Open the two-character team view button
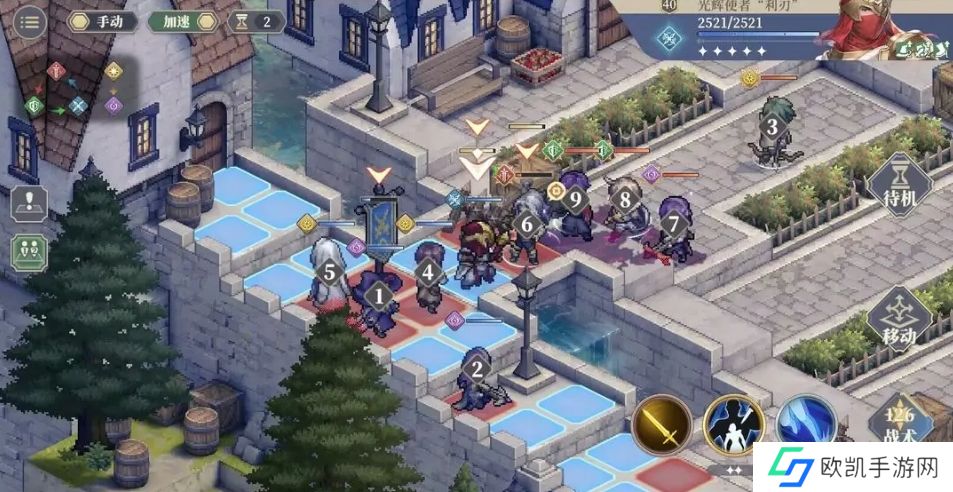This screenshot has height=492, width=953. coord(30,250)
